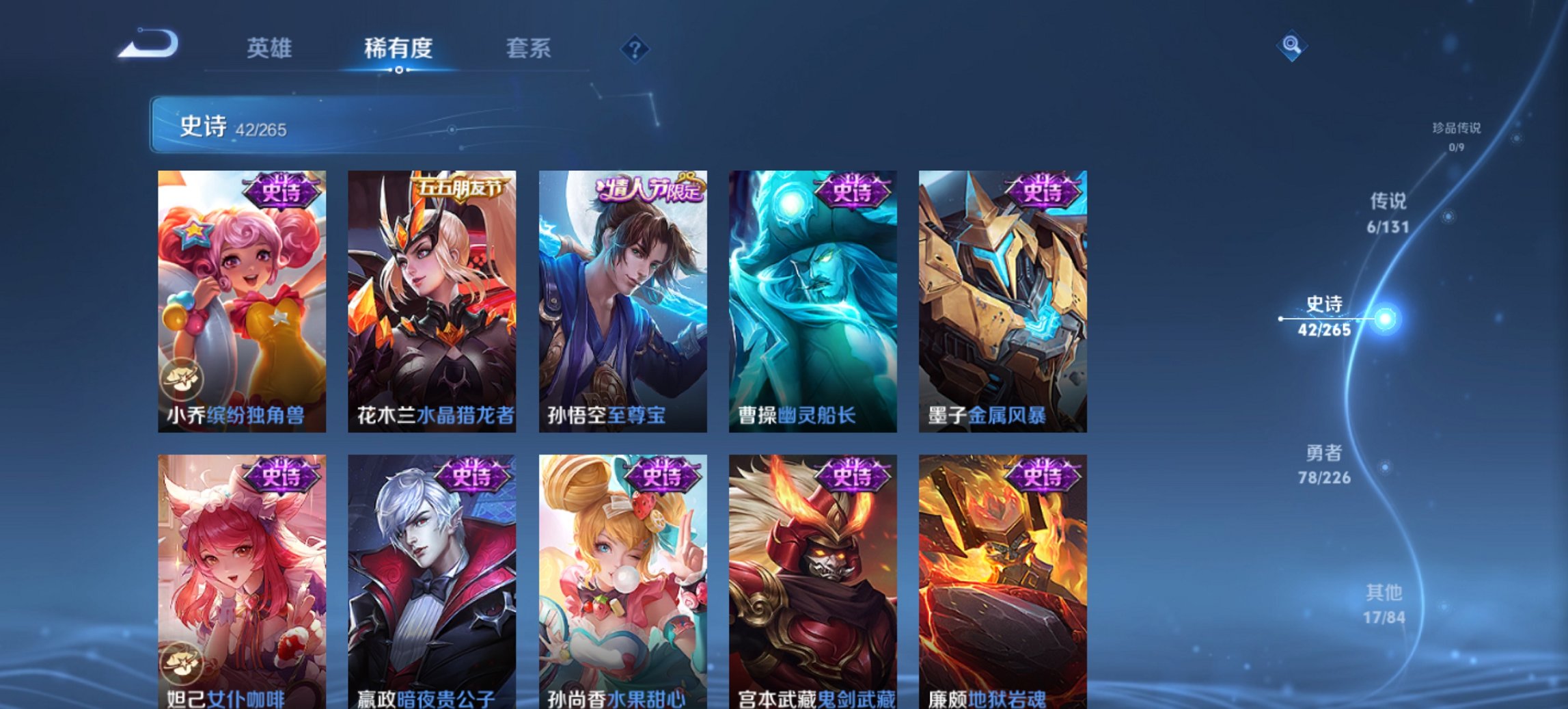The height and width of the screenshot is (709, 1568).
Task: Select the 稀有度 tab
Action: 400,47
